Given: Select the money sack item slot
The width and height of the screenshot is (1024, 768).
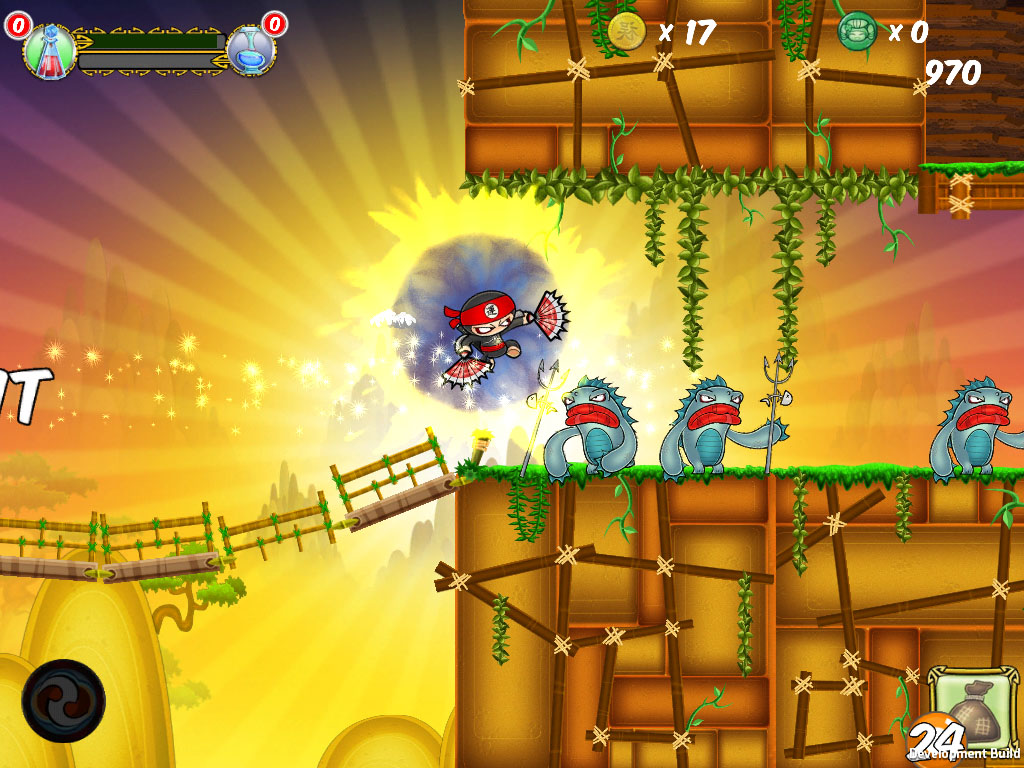Looking at the screenshot, I should coord(970,708).
